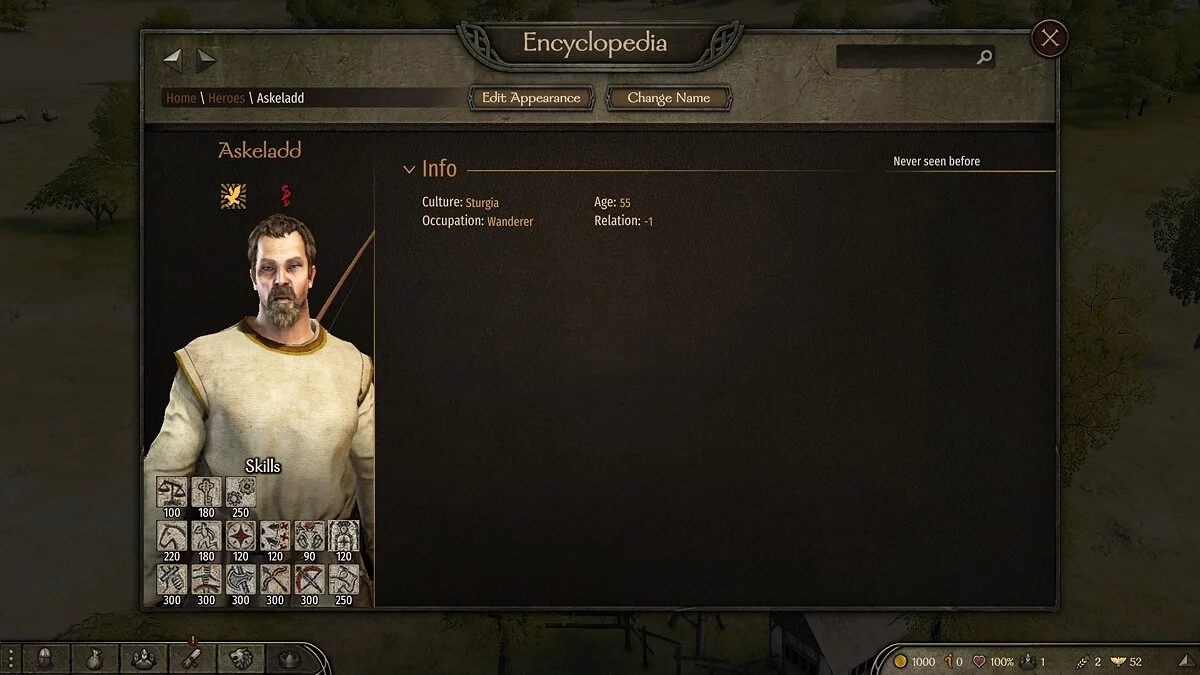Choose the gears skill icon
The height and width of the screenshot is (675, 1200).
[x=240, y=492]
